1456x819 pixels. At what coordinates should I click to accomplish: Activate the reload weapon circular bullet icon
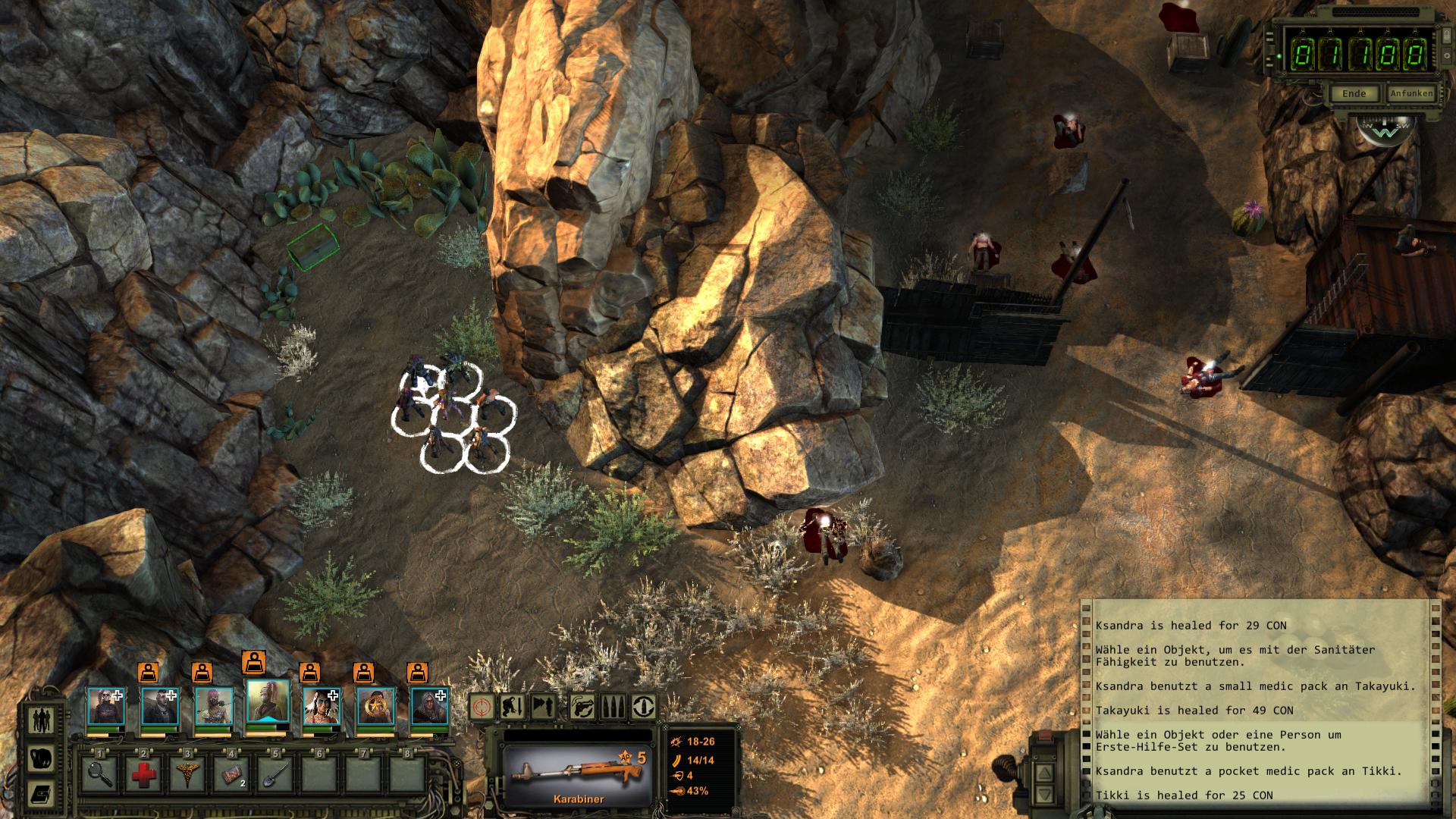(x=644, y=707)
